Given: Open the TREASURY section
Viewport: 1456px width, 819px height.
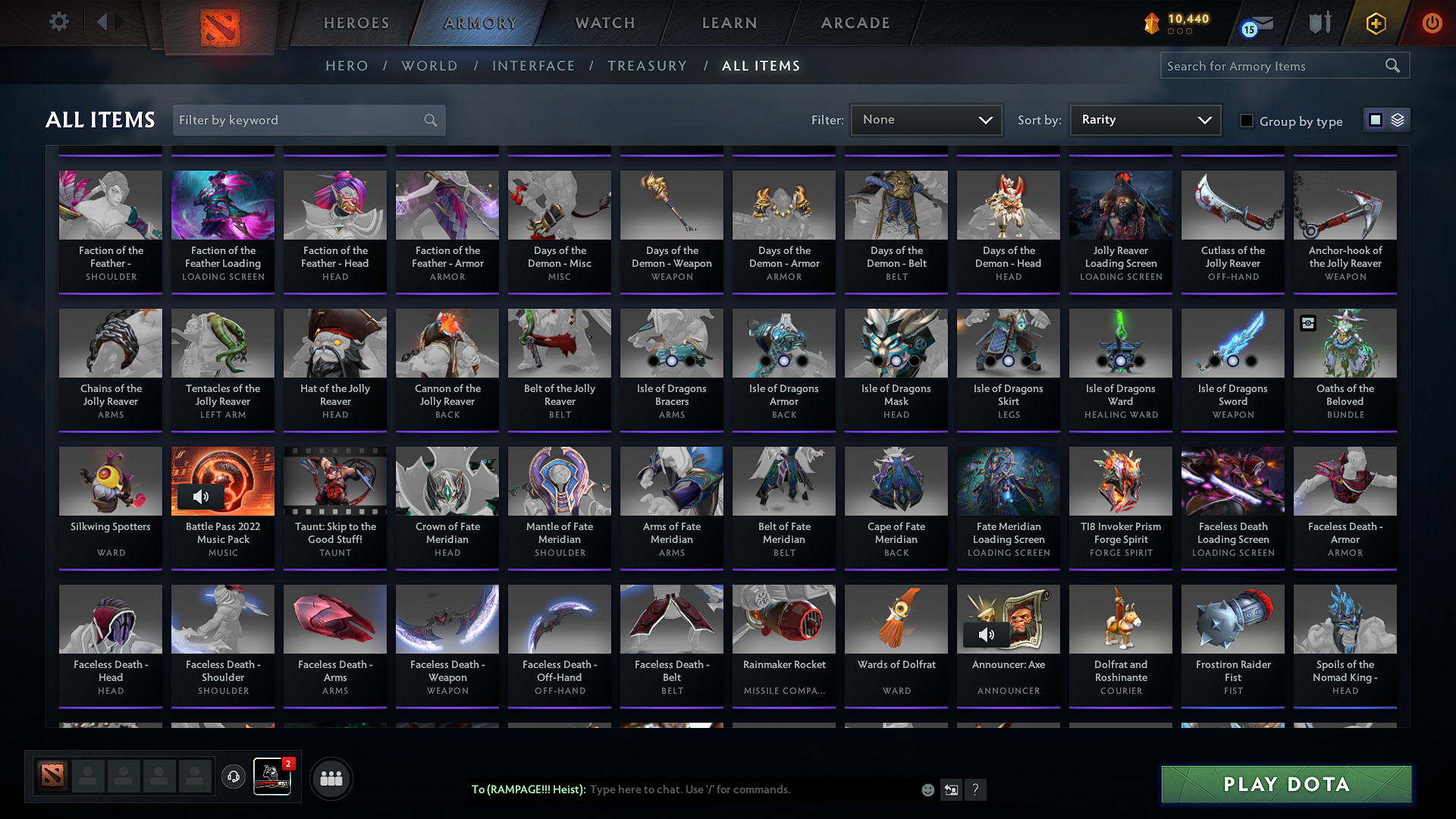Looking at the screenshot, I should coord(647,65).
